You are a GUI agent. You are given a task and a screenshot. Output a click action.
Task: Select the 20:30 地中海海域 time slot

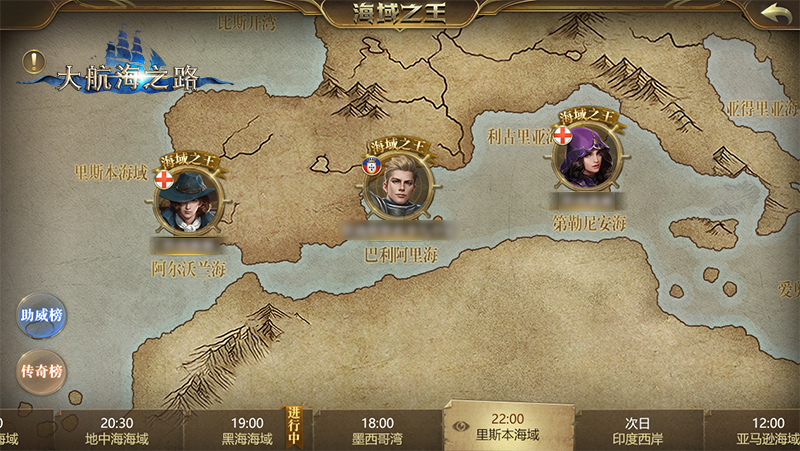[117, 430]
